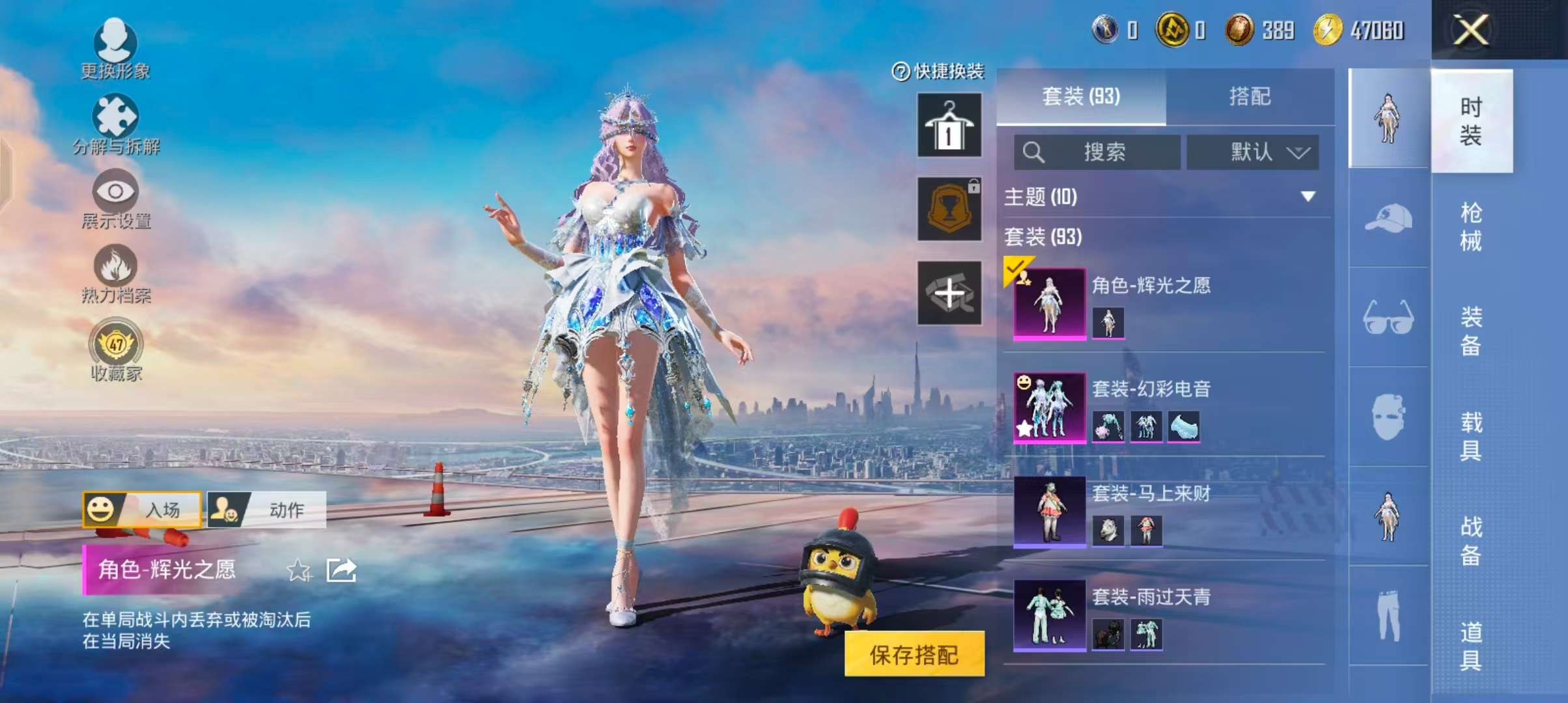Open the 默认 sorting dropdown
Screen dimensions: 1568x703
[1252, 151]
